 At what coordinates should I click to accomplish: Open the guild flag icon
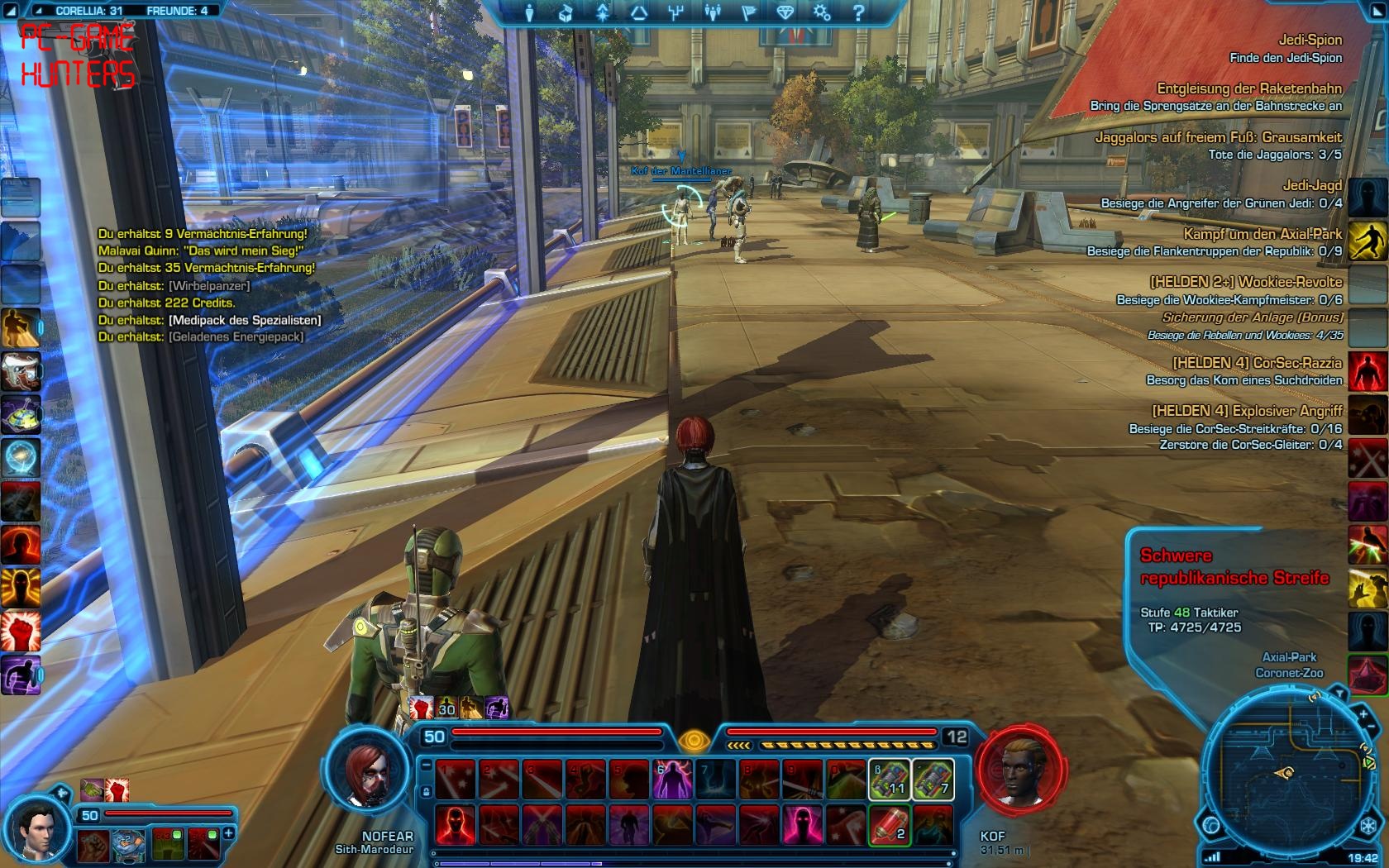click(748, 12)
